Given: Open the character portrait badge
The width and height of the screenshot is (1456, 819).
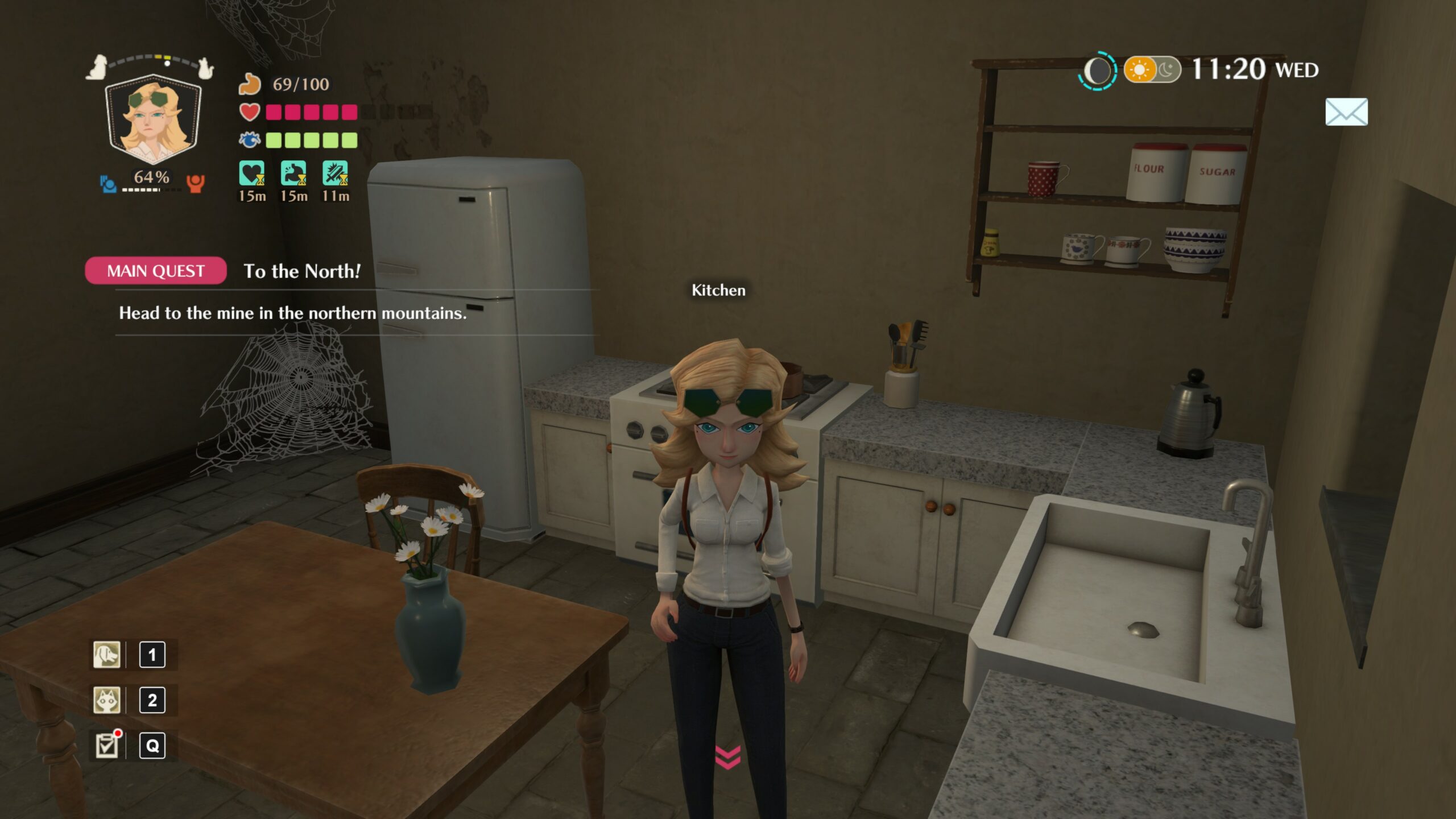Looking at the screenshot, I should (x=153, y=119).
